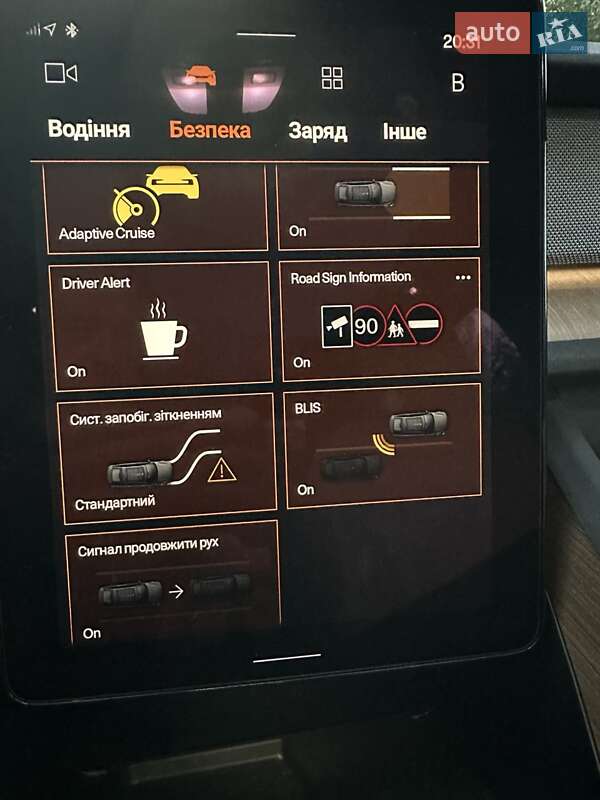
Task: Open the Заряд tab
Action: pyautogui.click(x=317, y=131)
